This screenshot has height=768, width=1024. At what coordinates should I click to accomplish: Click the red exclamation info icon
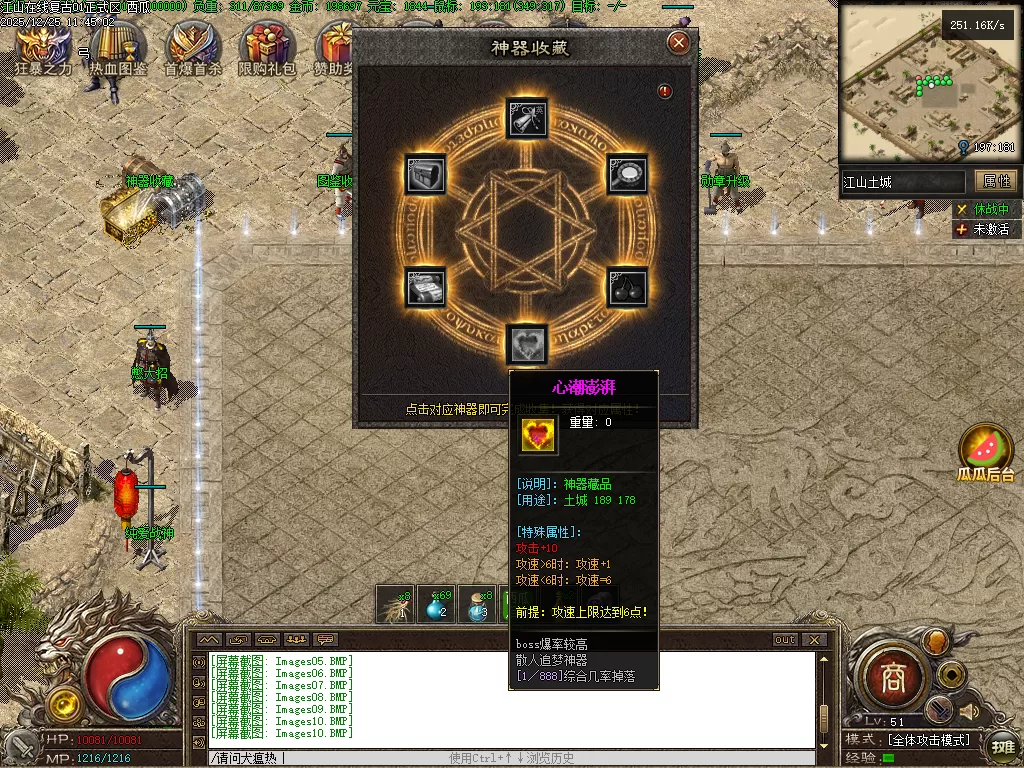click(665, 92)
